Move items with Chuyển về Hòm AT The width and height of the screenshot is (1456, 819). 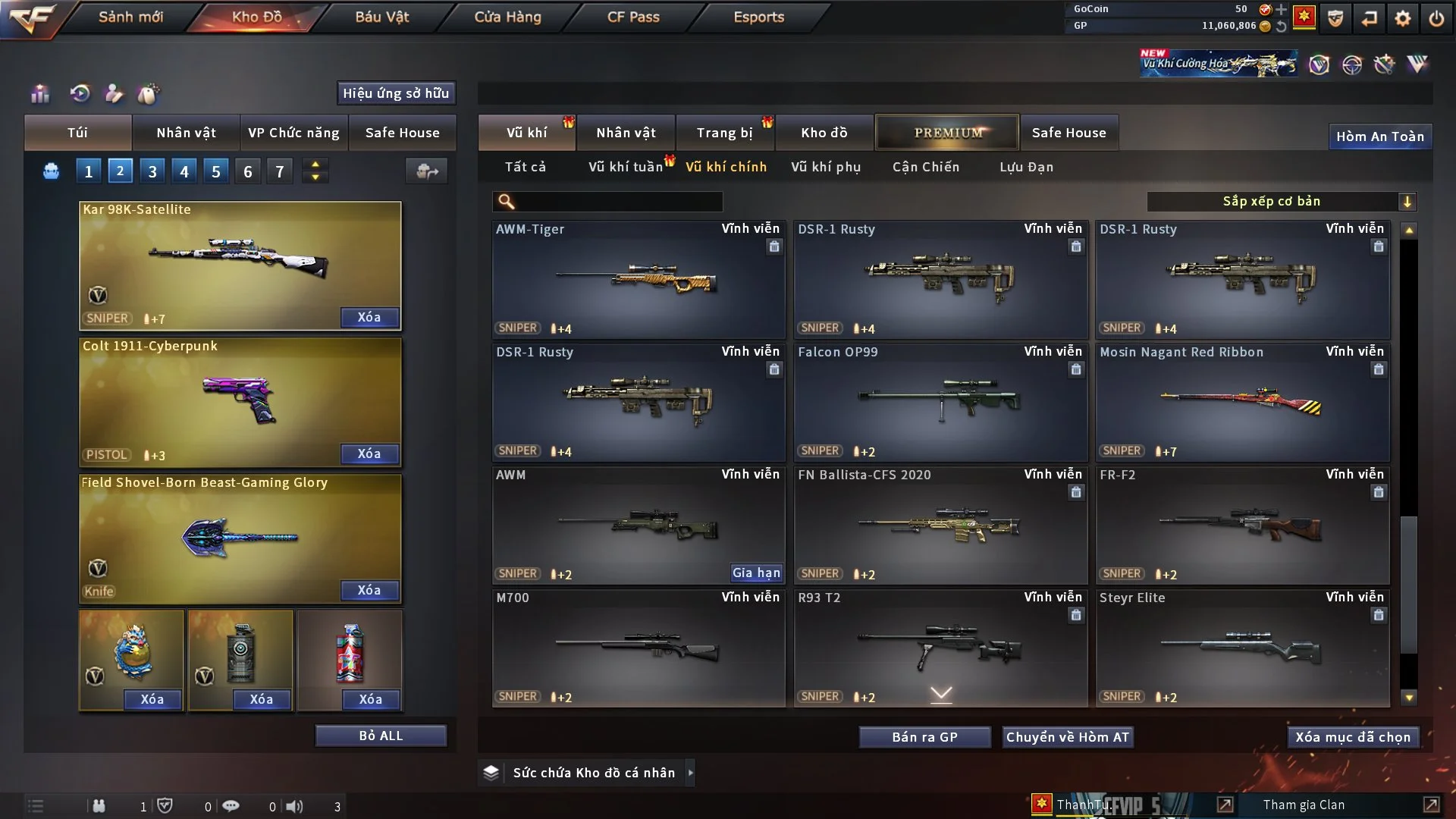[x=1067, y=737]
